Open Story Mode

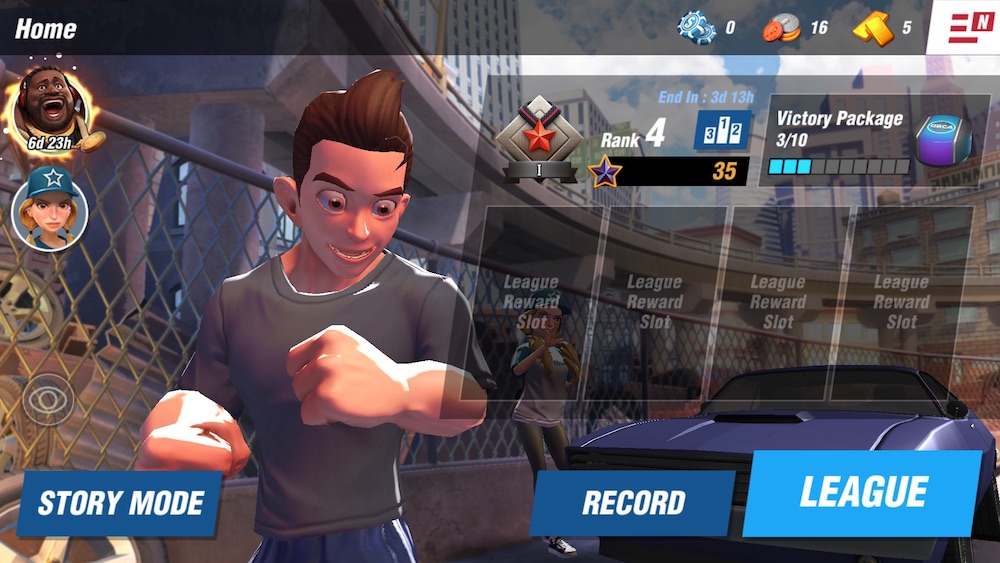pyautogui.click(x=120, y=503)
